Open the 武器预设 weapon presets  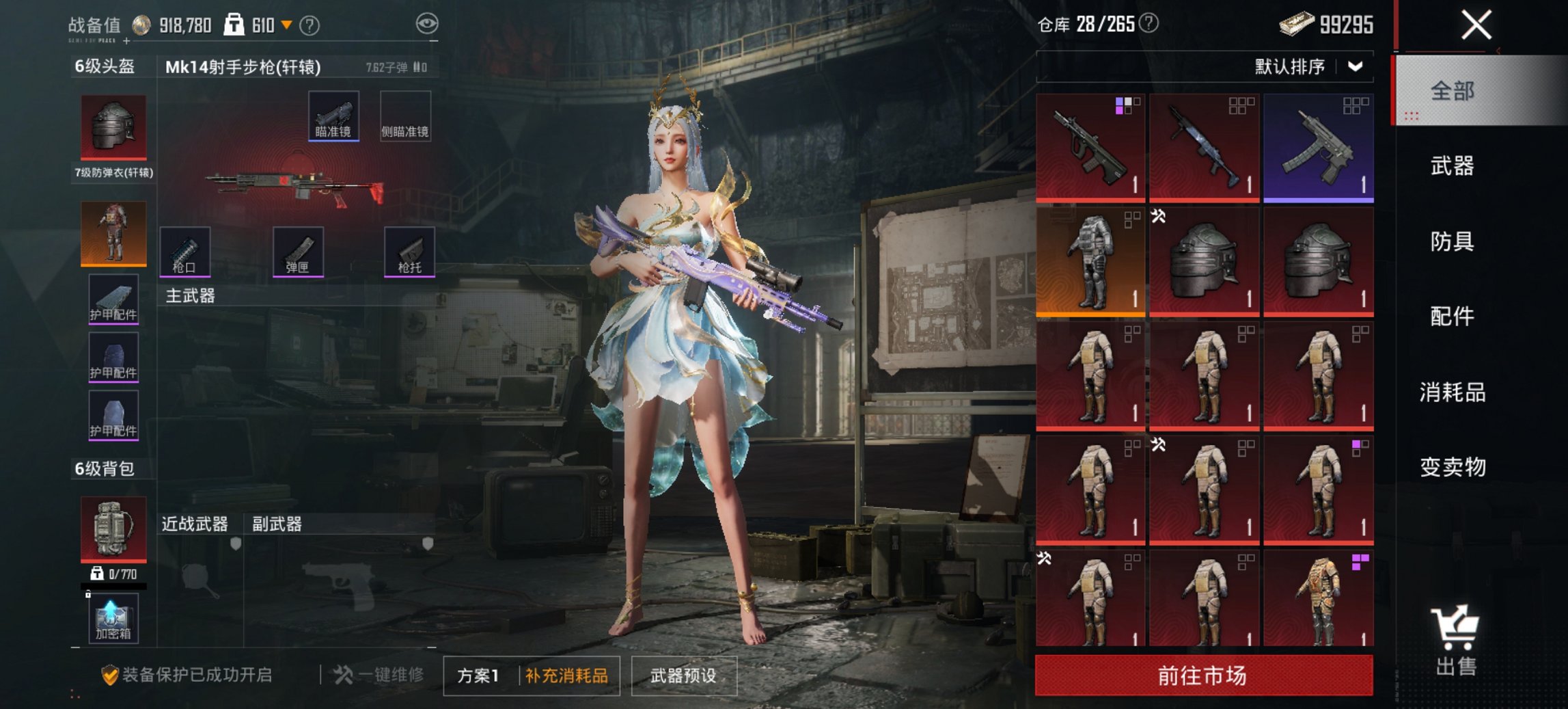click(685, 675)
